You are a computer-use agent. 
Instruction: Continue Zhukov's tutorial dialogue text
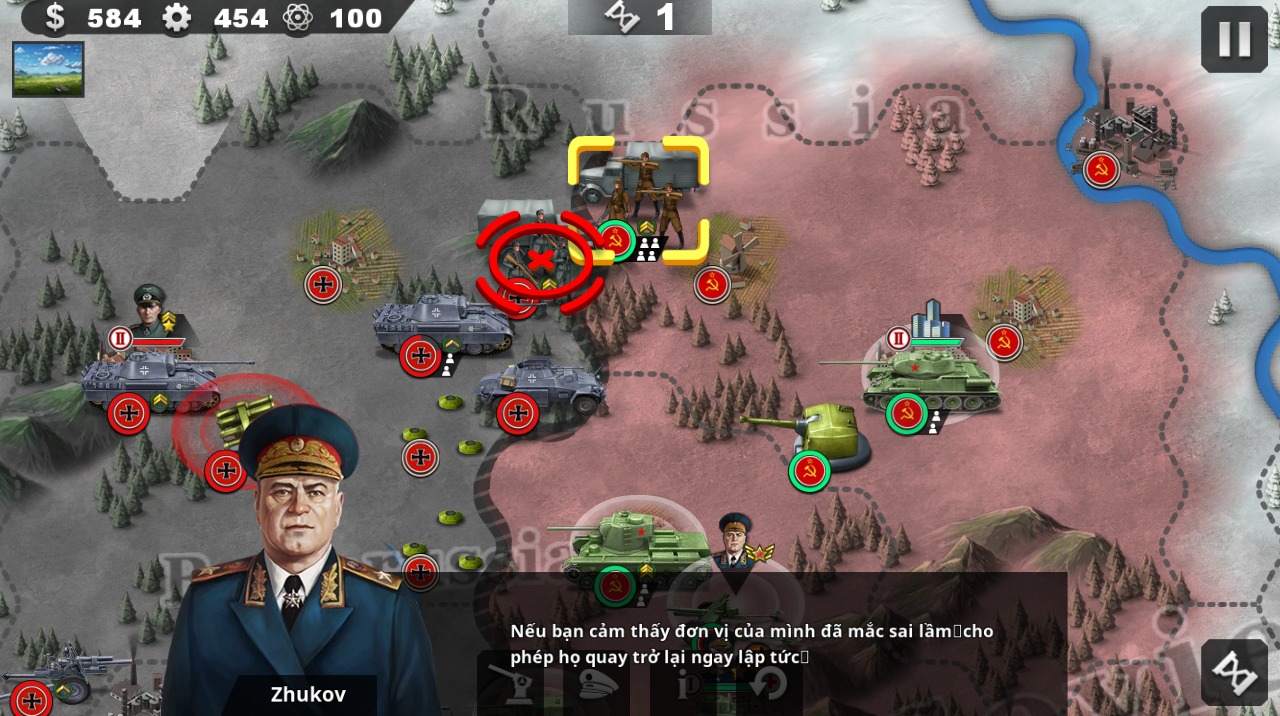(752, 644)
